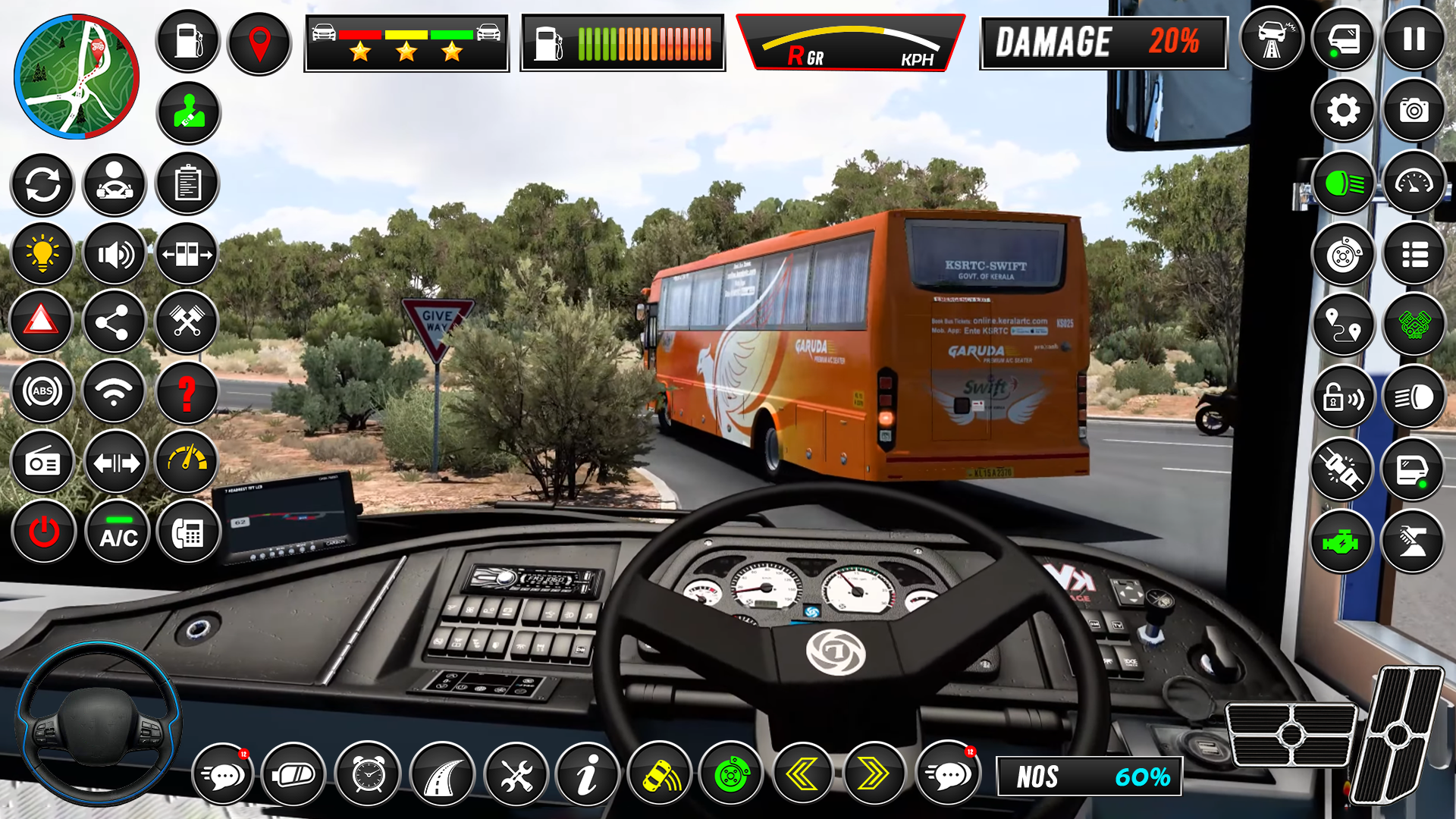
Task: Tap the engine check warning icon
Action: tap(1342, 541)
